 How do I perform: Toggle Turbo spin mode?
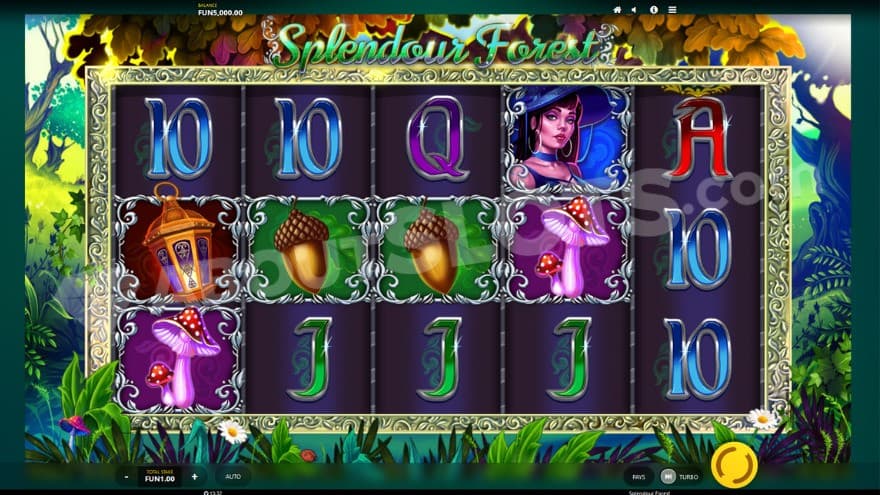click(678, 477)
